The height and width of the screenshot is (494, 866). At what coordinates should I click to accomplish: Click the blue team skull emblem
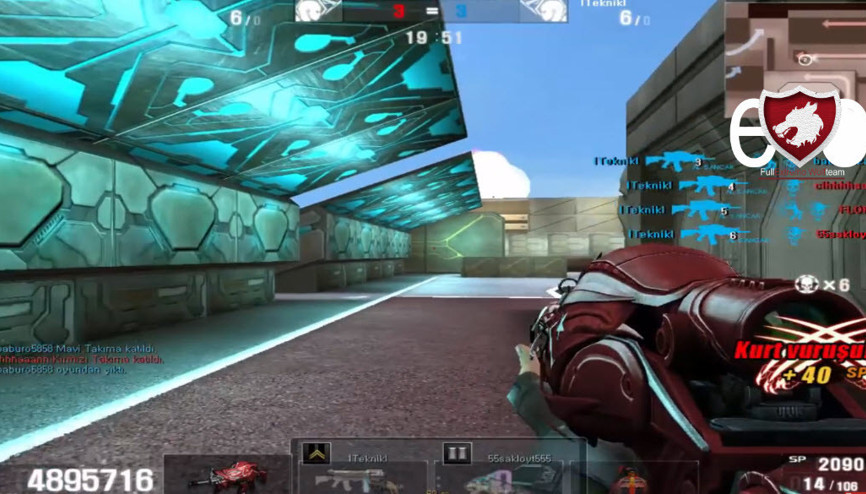point(543,11)
